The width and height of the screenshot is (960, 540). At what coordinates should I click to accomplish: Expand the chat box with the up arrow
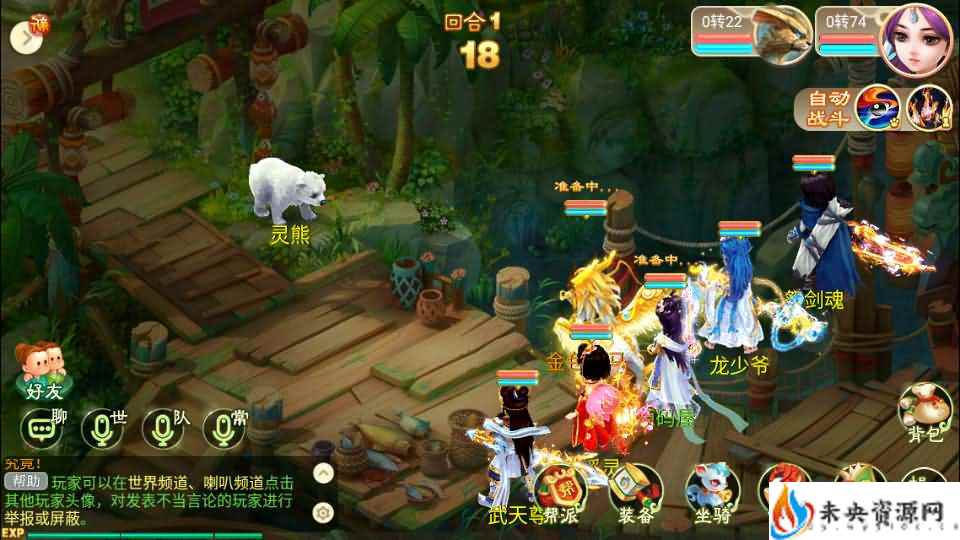coord(323,473)
